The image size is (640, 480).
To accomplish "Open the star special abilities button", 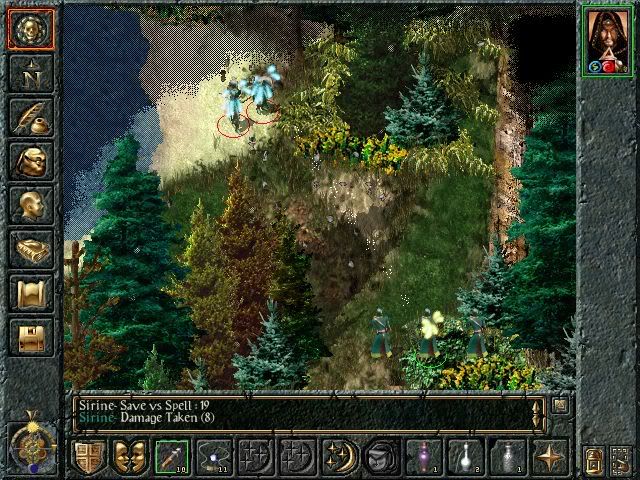I will coord(550,458).
